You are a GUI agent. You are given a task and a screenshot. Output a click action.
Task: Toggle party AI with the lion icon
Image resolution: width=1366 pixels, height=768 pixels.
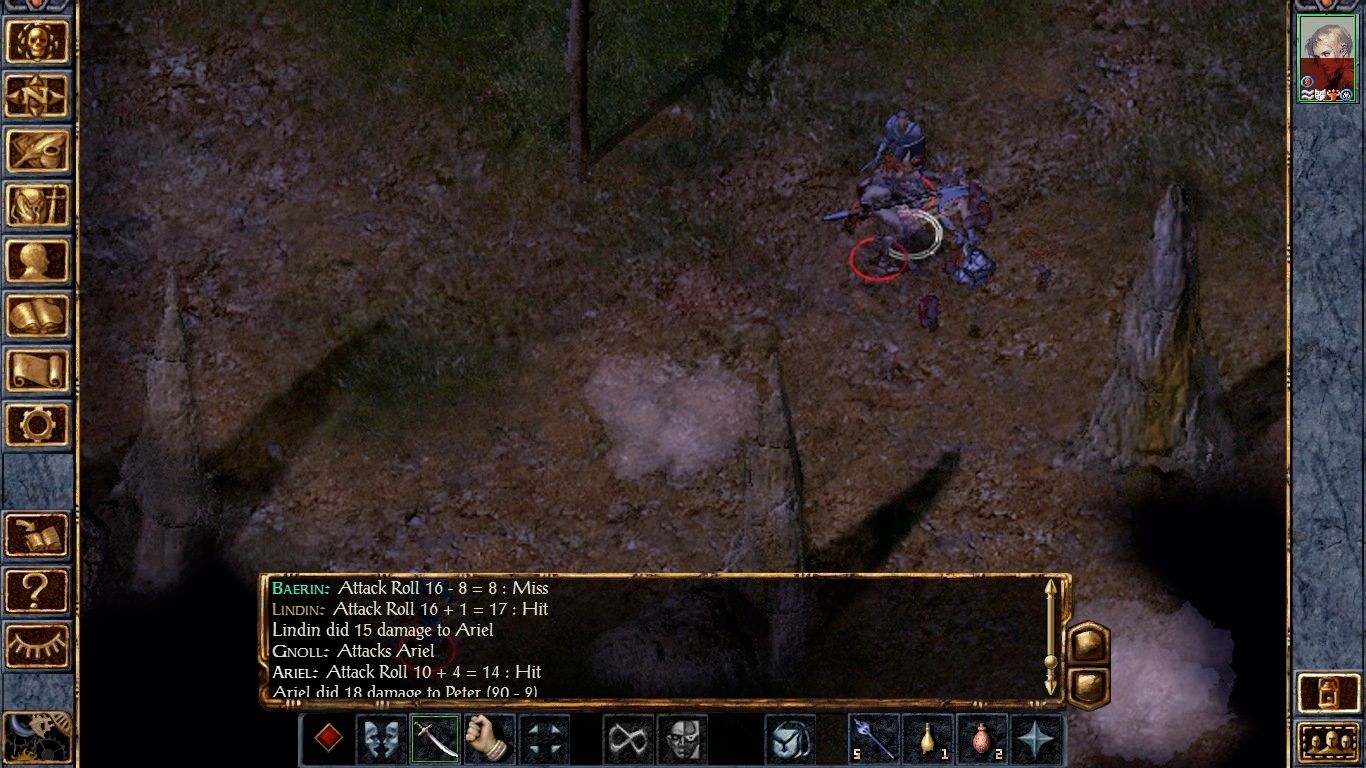[38, 735]
